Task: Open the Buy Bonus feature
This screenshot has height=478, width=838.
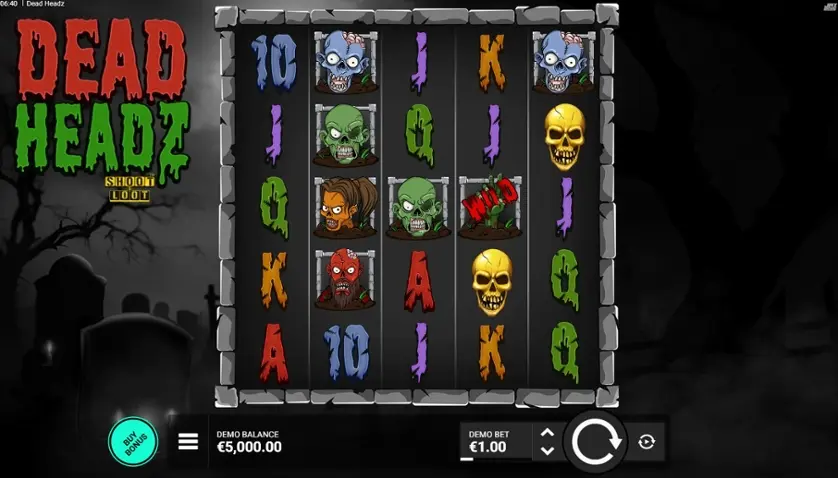Action: (133, 441)
